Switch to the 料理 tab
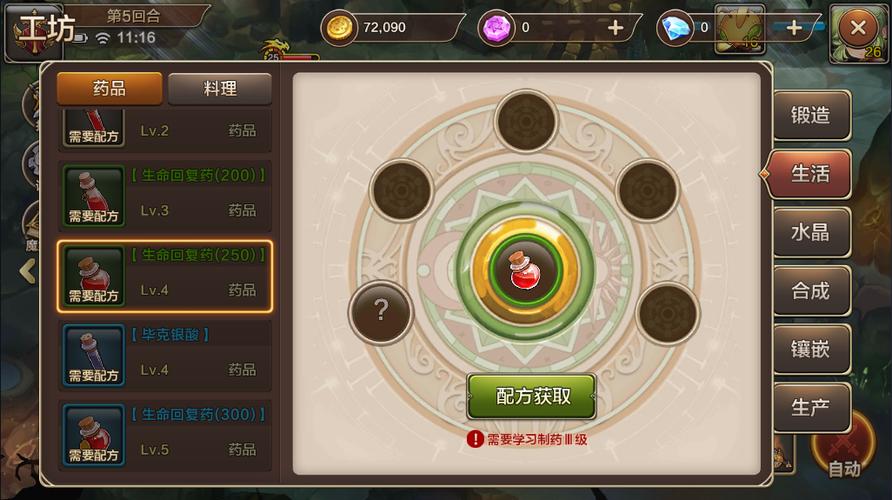892x500 pixels. click(x=219, y=89)
